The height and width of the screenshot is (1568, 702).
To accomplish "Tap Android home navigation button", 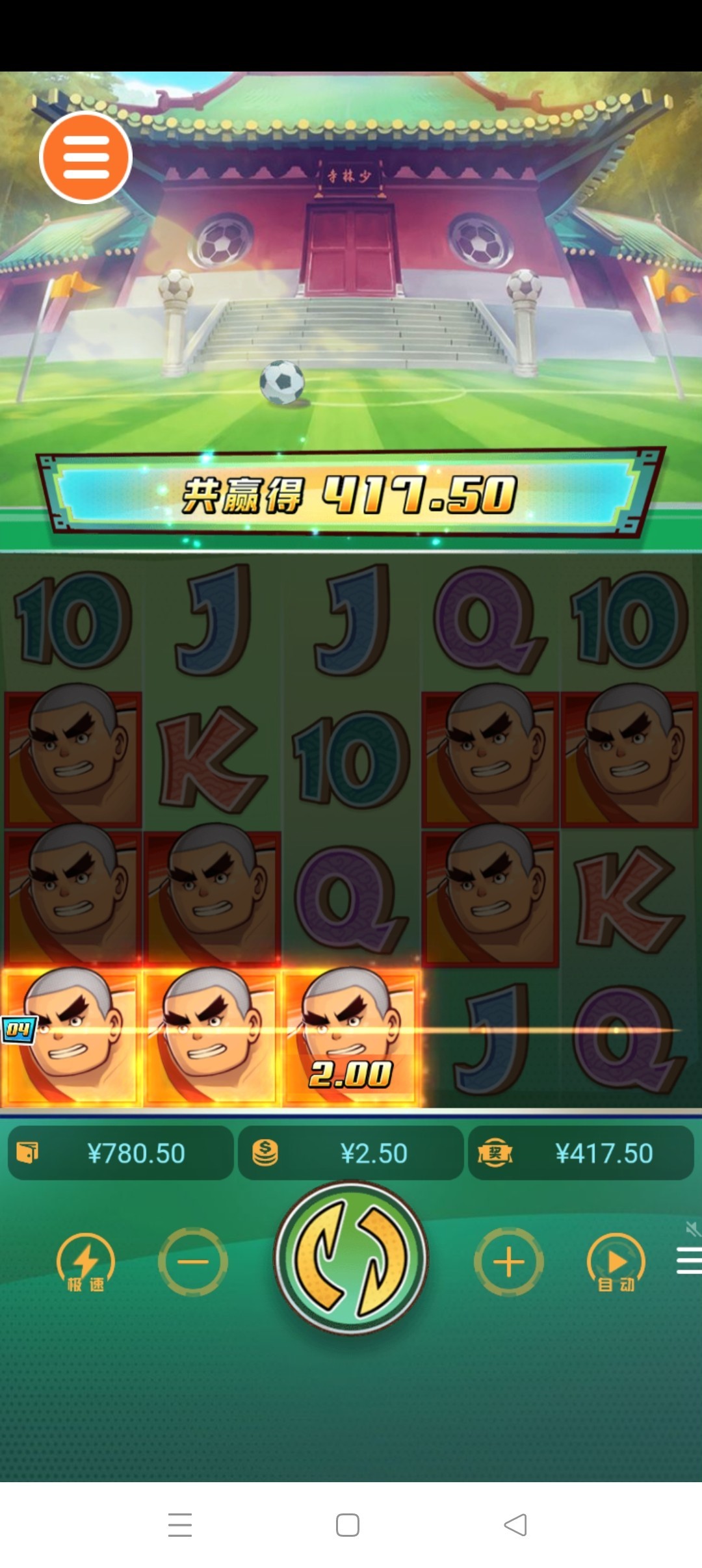I will [348, 1524].
